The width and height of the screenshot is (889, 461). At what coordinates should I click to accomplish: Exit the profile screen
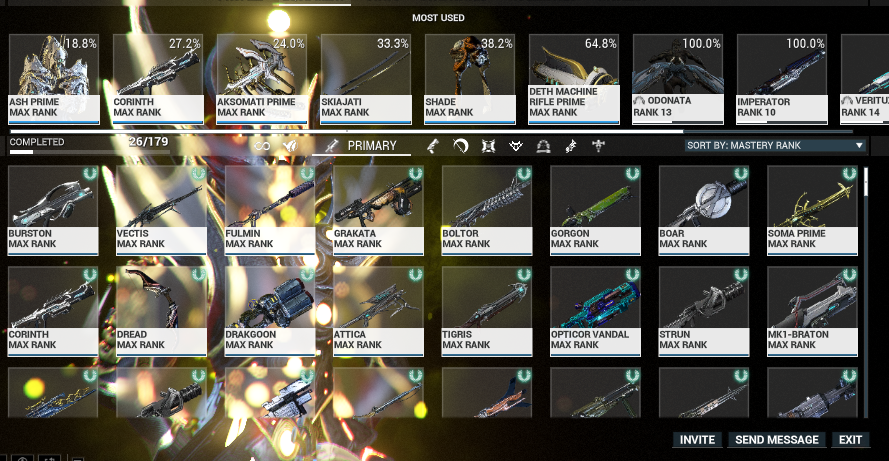click(x=850, y=440)
